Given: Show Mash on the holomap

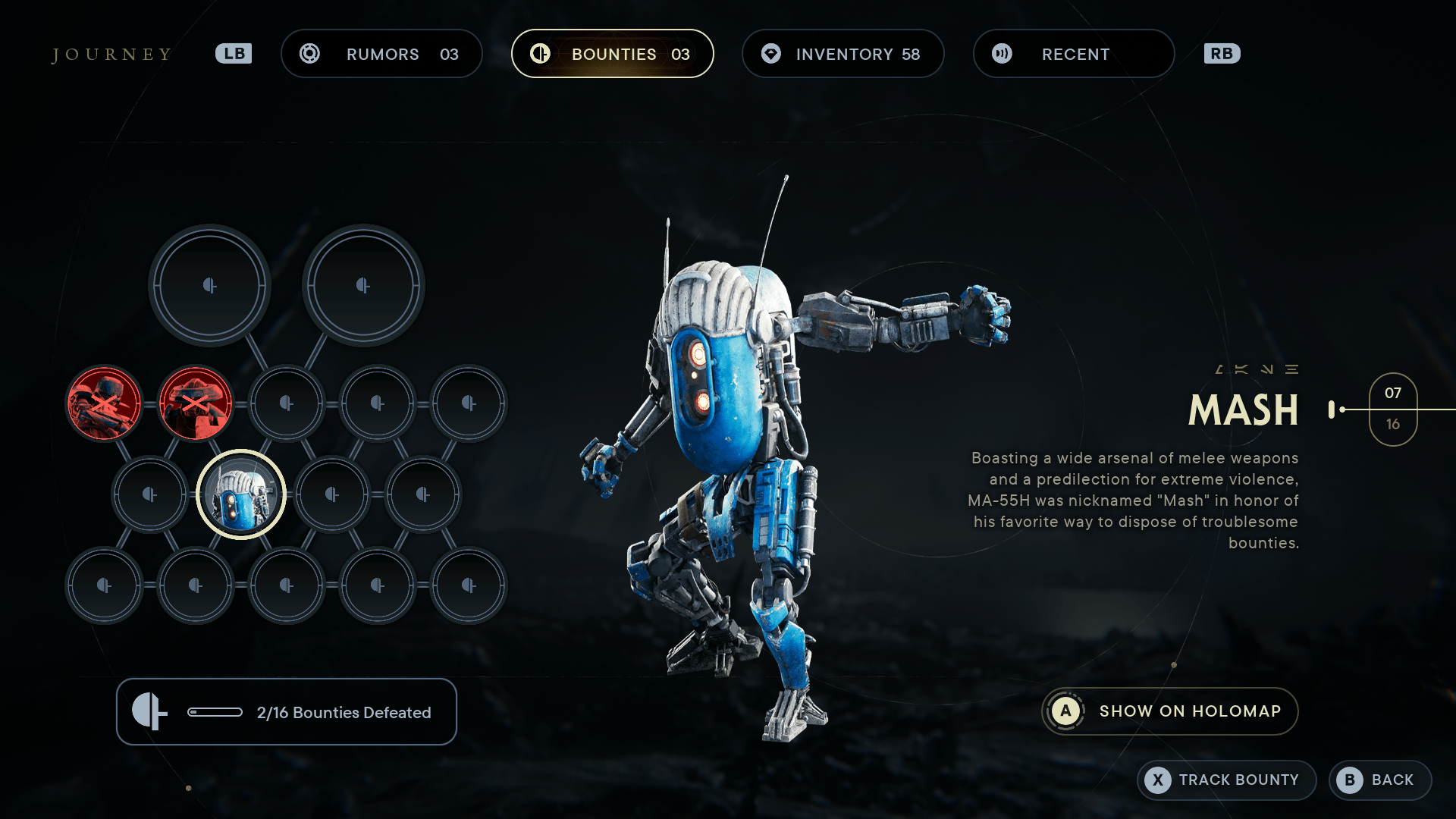Looking at the screenshot, I should click(1169, 711).
